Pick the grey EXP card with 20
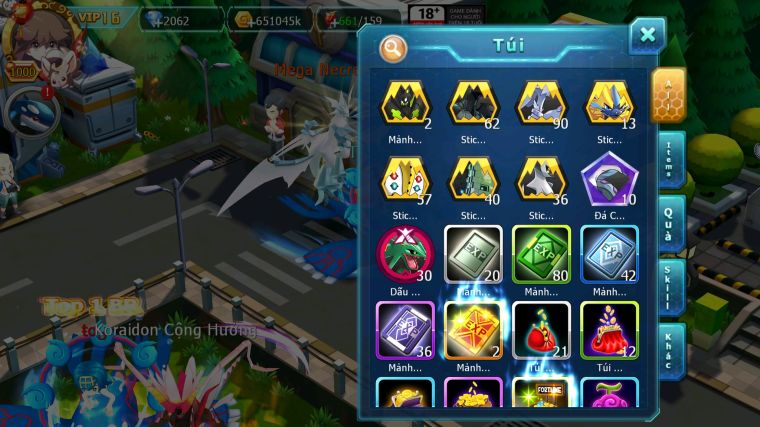The height and width of the screenshot is (427, 760). coord(473,254)
